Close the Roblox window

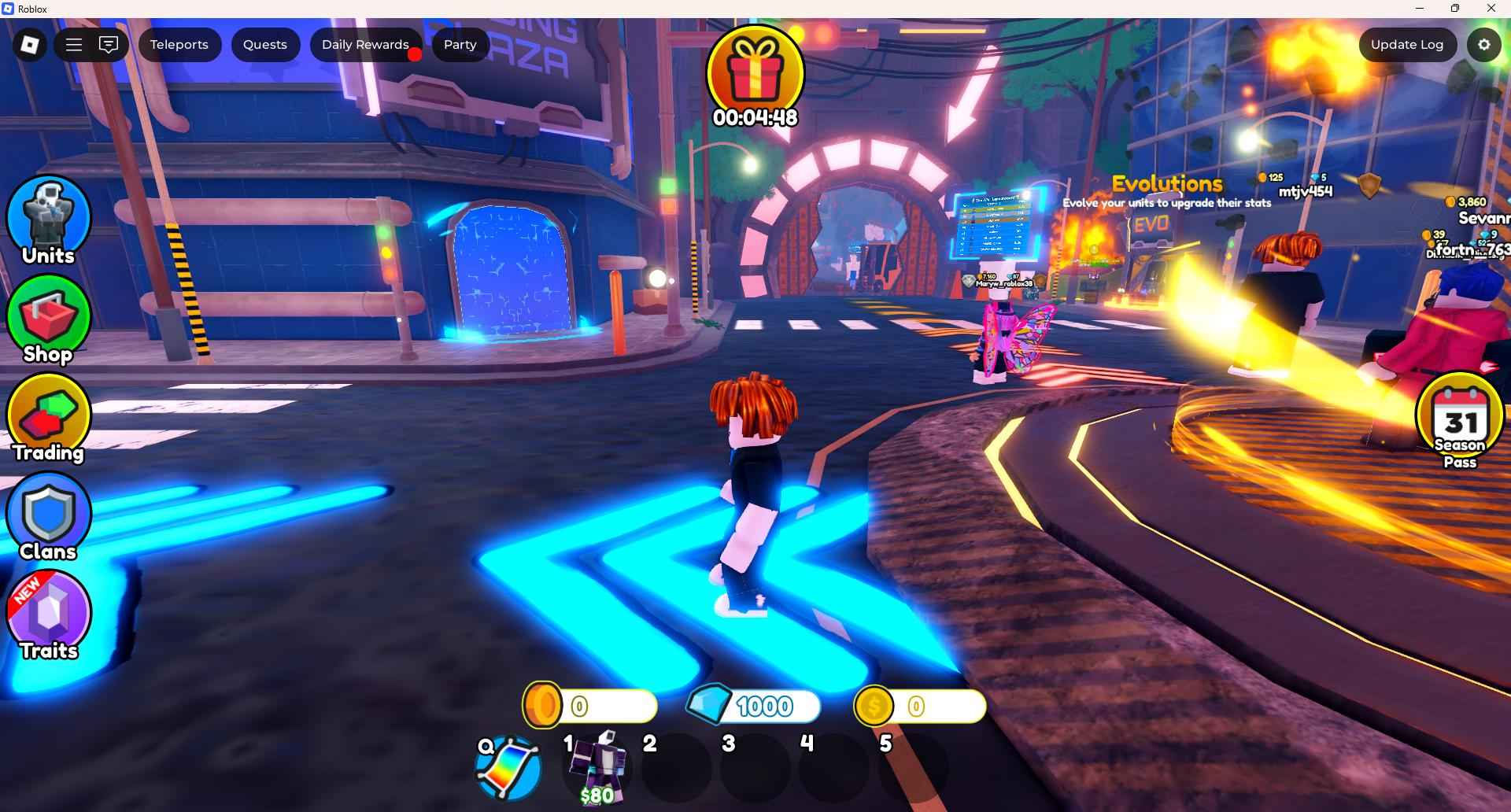(x=1491, y=9)
